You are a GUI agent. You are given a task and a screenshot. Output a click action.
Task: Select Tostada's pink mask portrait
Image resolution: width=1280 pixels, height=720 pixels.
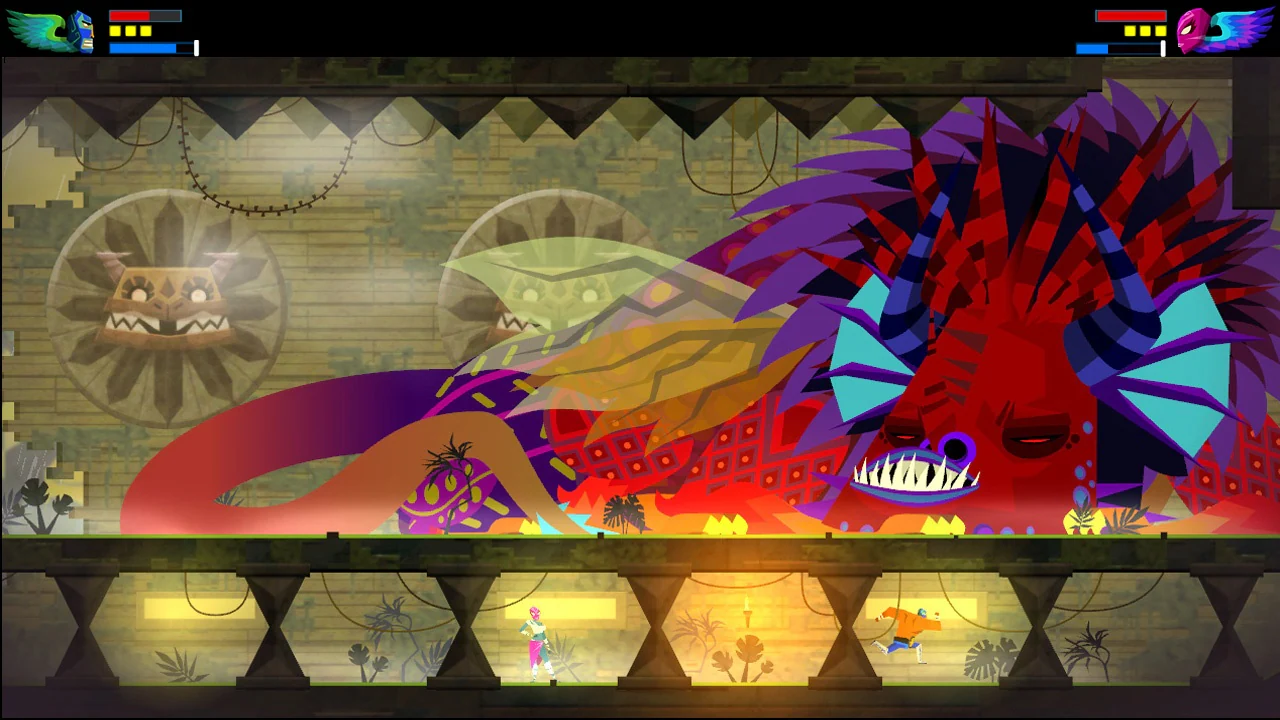coord(1192,30)
